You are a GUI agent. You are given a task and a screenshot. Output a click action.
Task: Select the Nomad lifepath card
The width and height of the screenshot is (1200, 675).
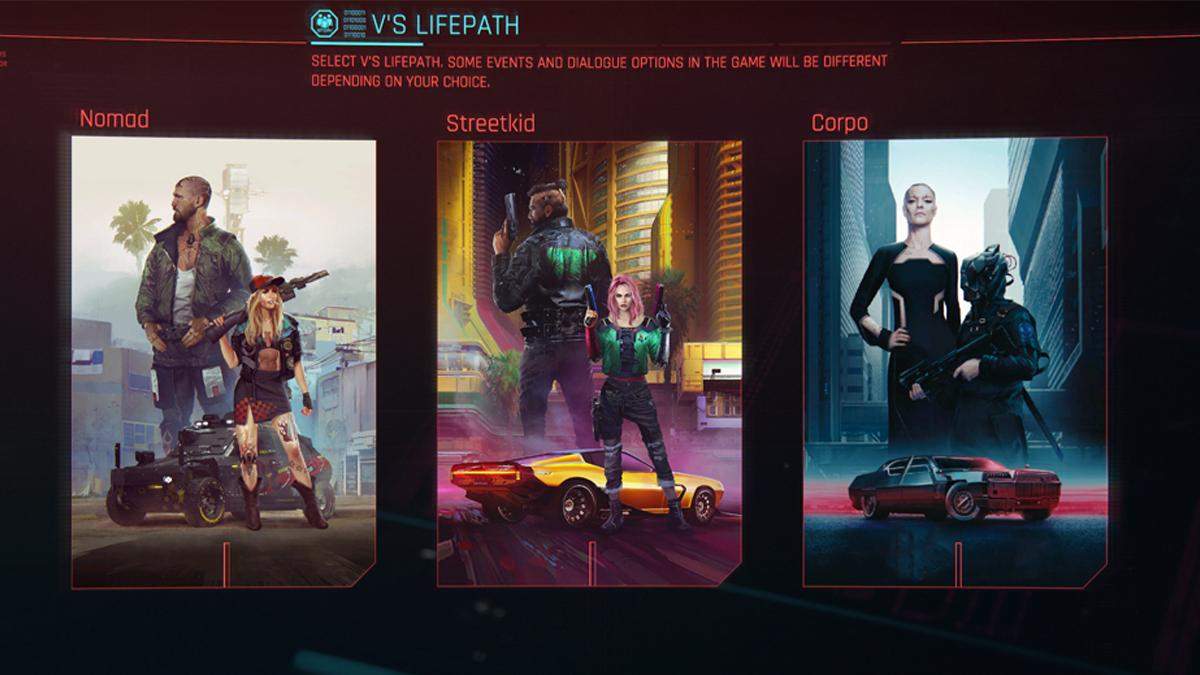[224, 361]
